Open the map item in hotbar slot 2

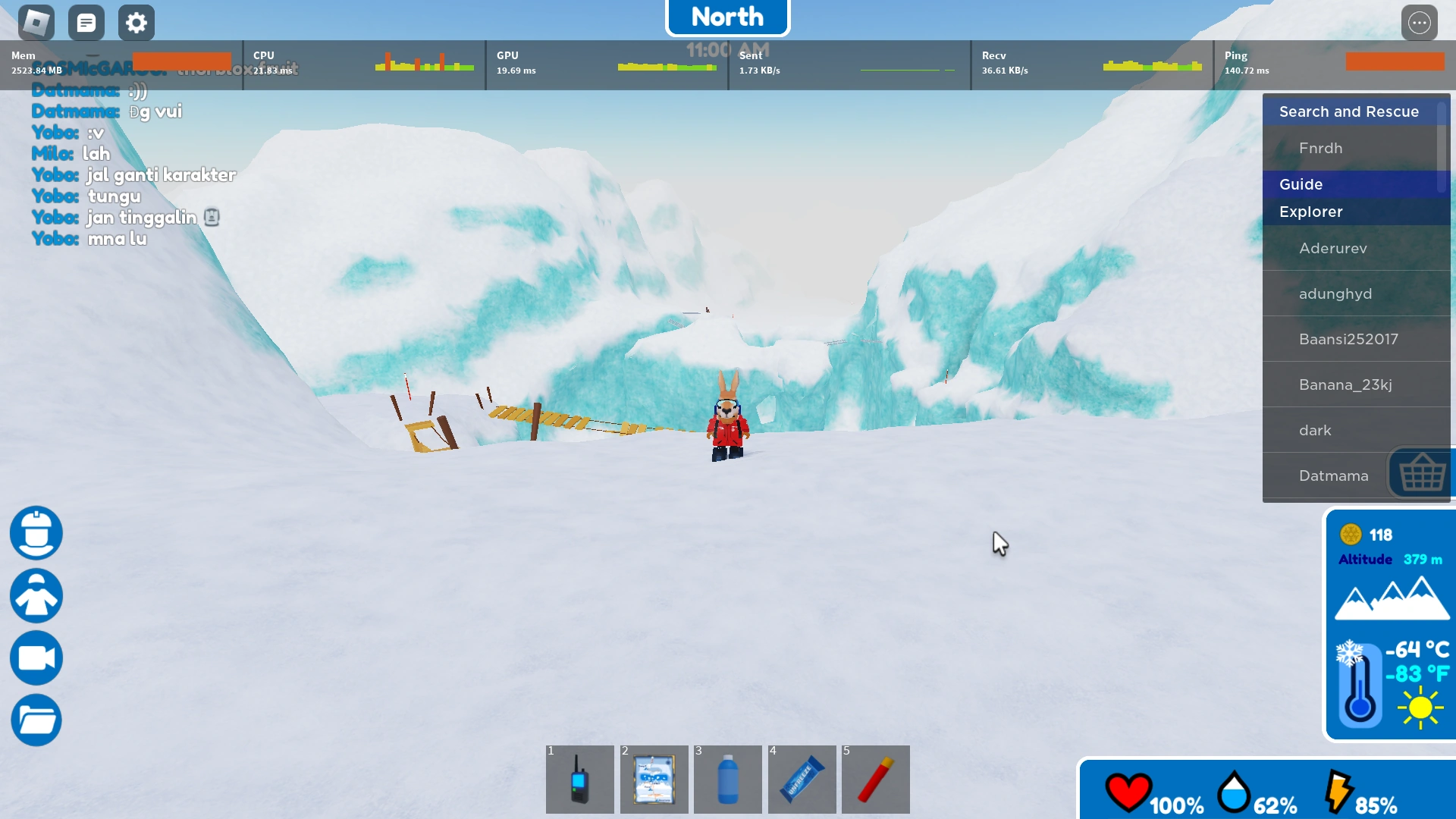coord(654,780)
